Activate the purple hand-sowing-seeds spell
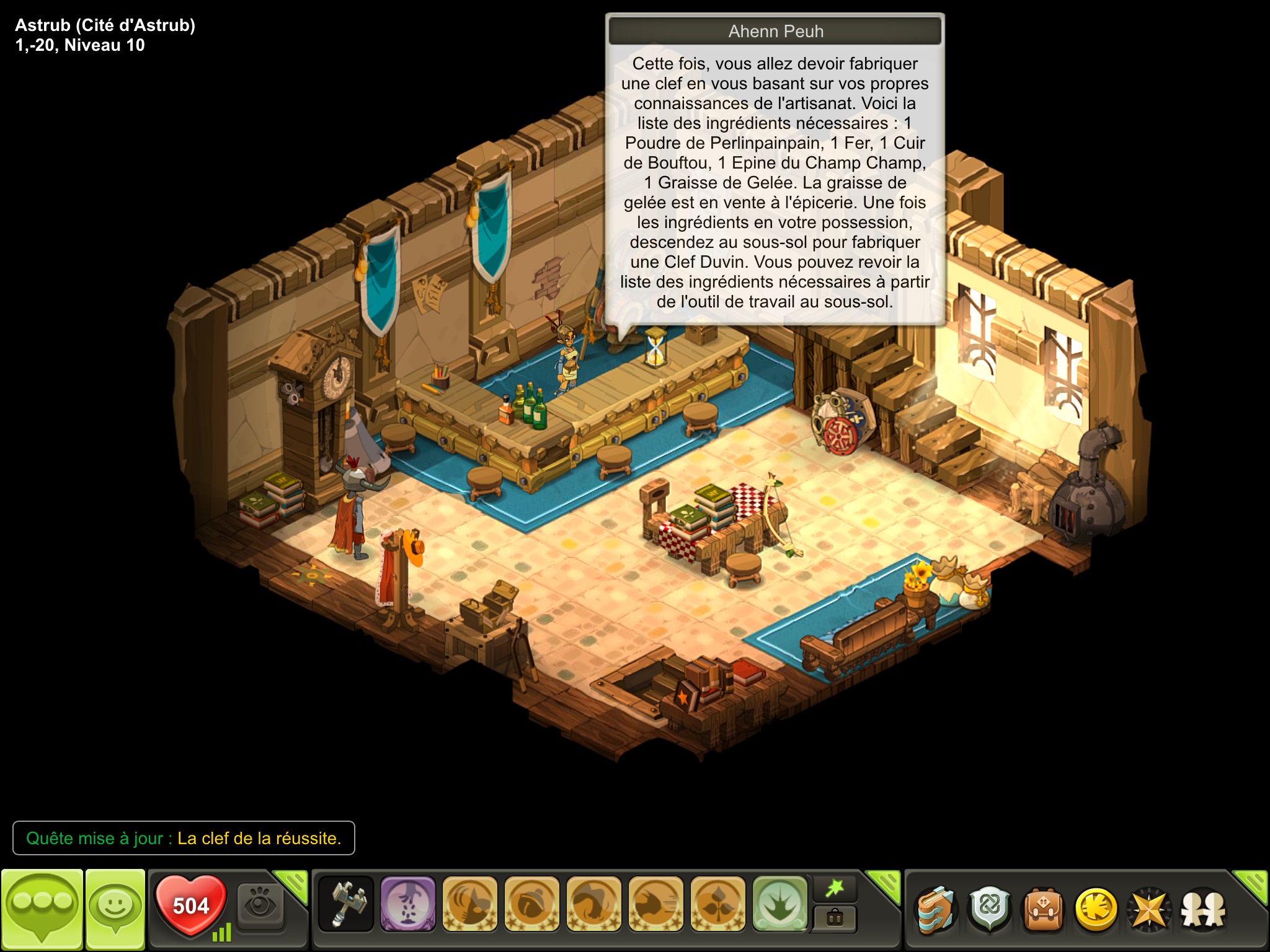The height and width of the screenshot is (952, 1270). point(407,904)
